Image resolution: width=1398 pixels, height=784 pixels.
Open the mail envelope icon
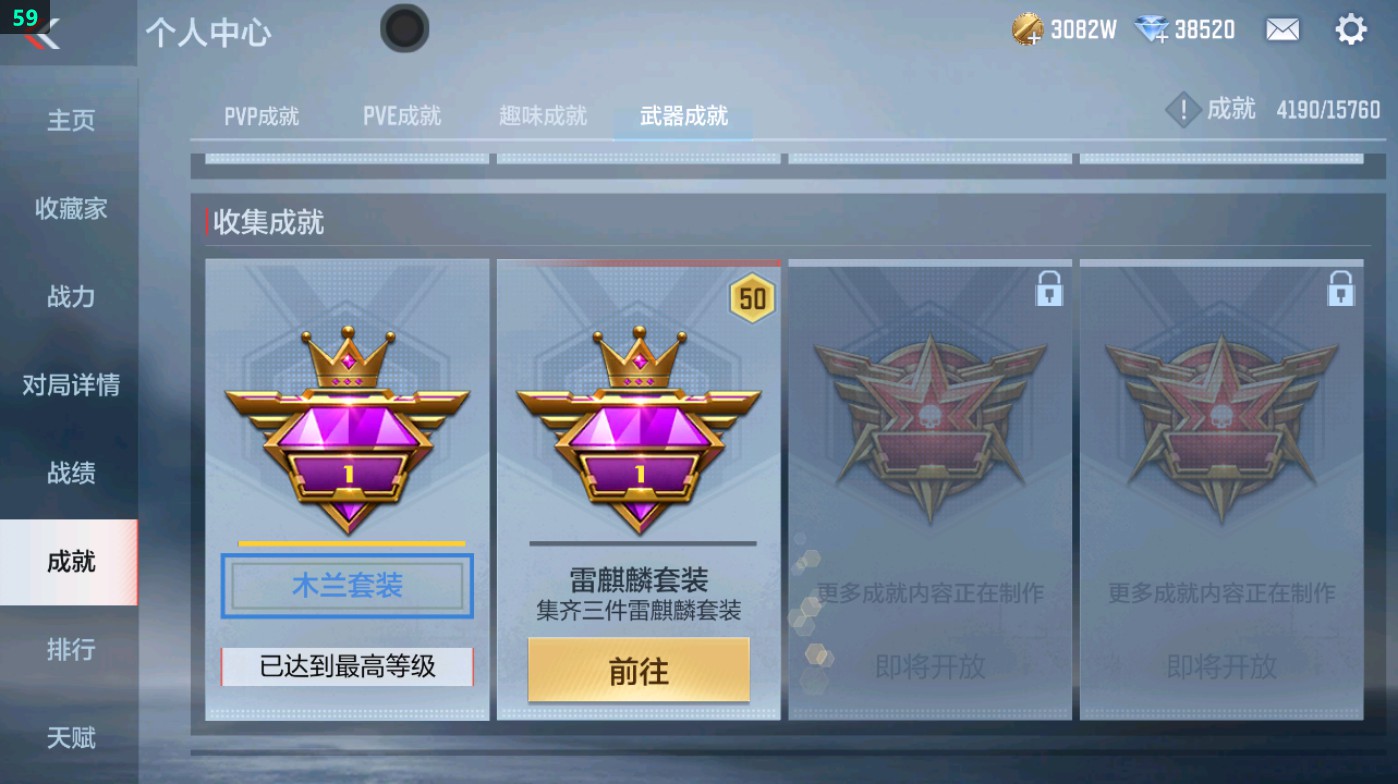click(x=1283, y=31)
